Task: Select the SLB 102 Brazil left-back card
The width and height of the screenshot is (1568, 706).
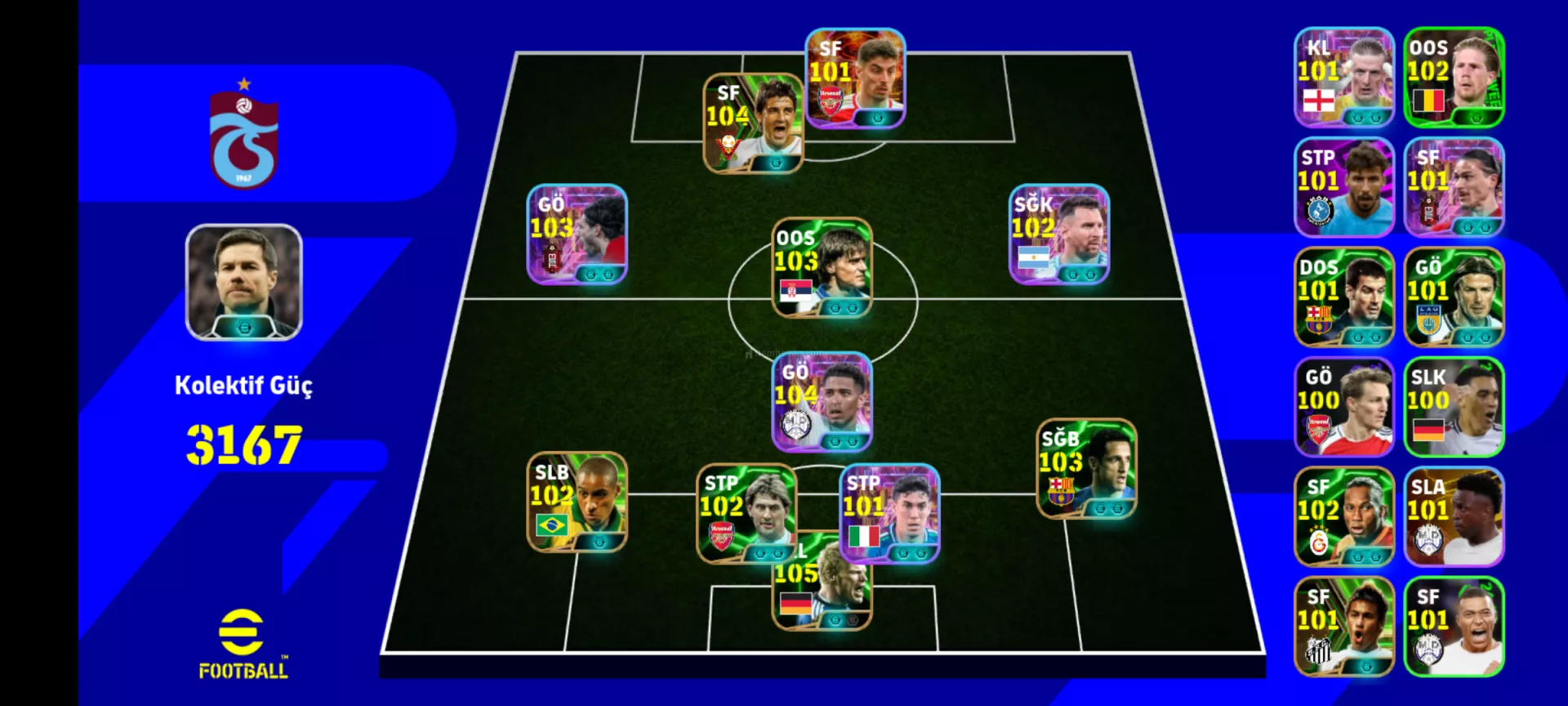Action: 577,502
